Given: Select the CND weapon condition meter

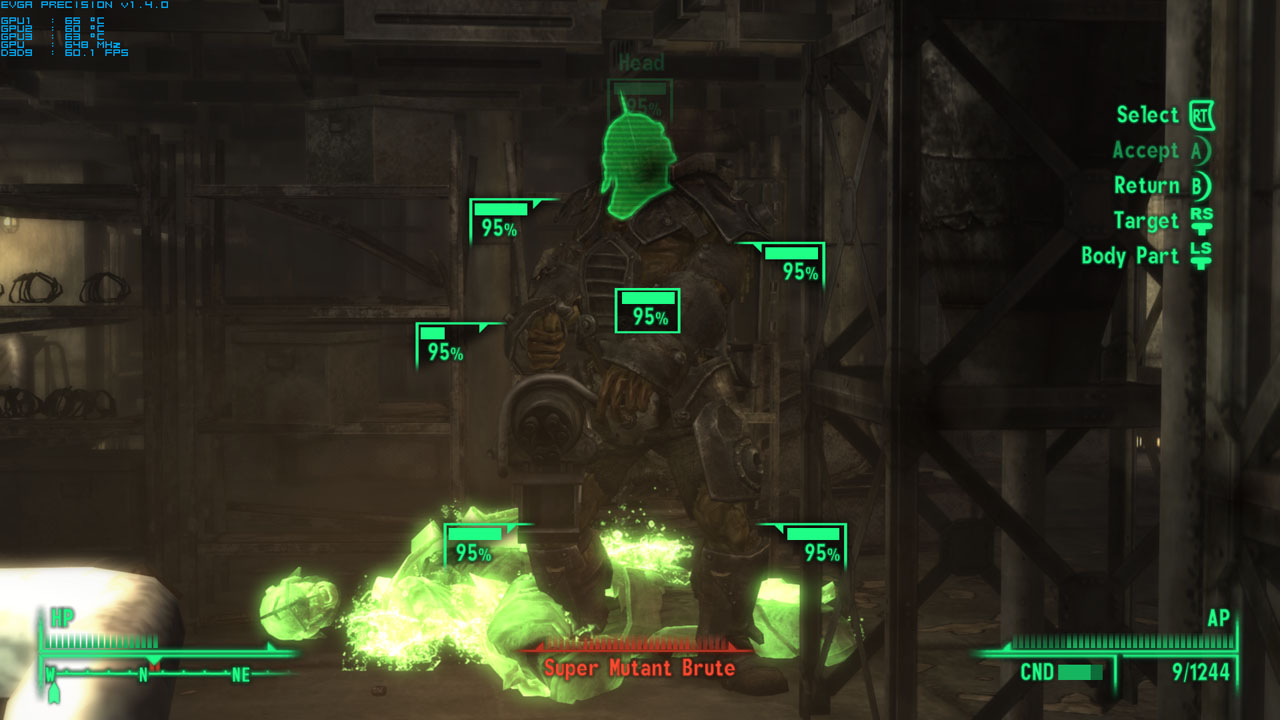Looking at the screenshot, I should 1080,673.
